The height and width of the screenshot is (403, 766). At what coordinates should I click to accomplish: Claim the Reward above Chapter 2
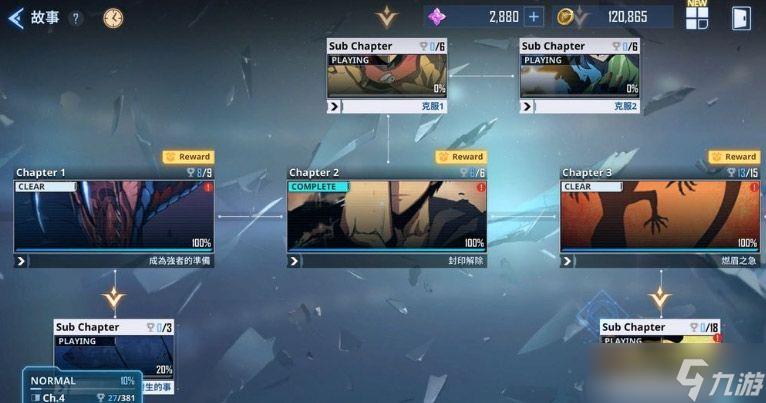pos(461,157)
